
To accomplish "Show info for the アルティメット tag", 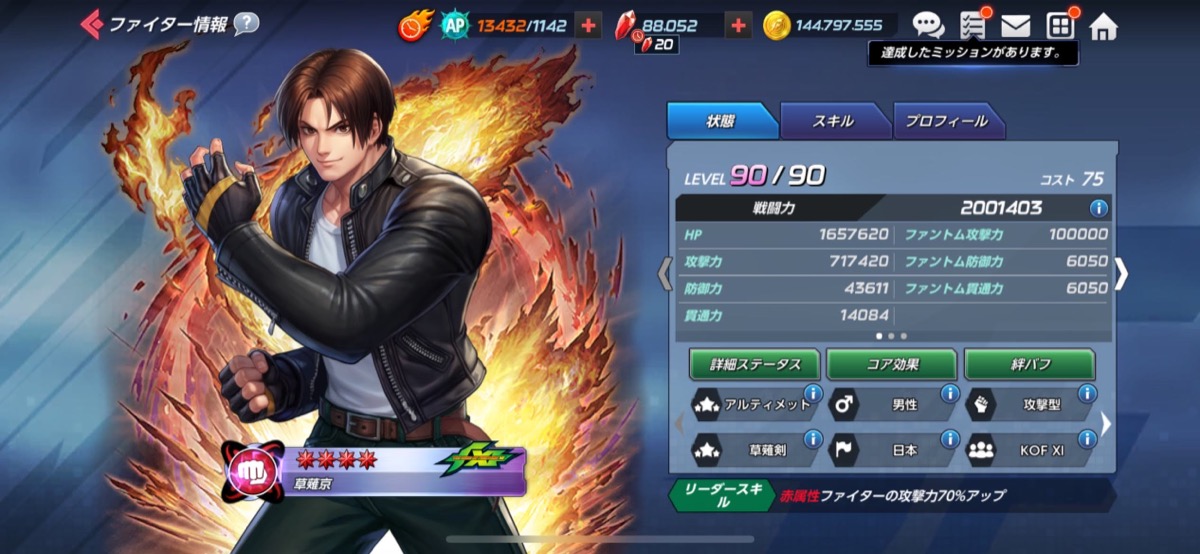I will [813, 393].
